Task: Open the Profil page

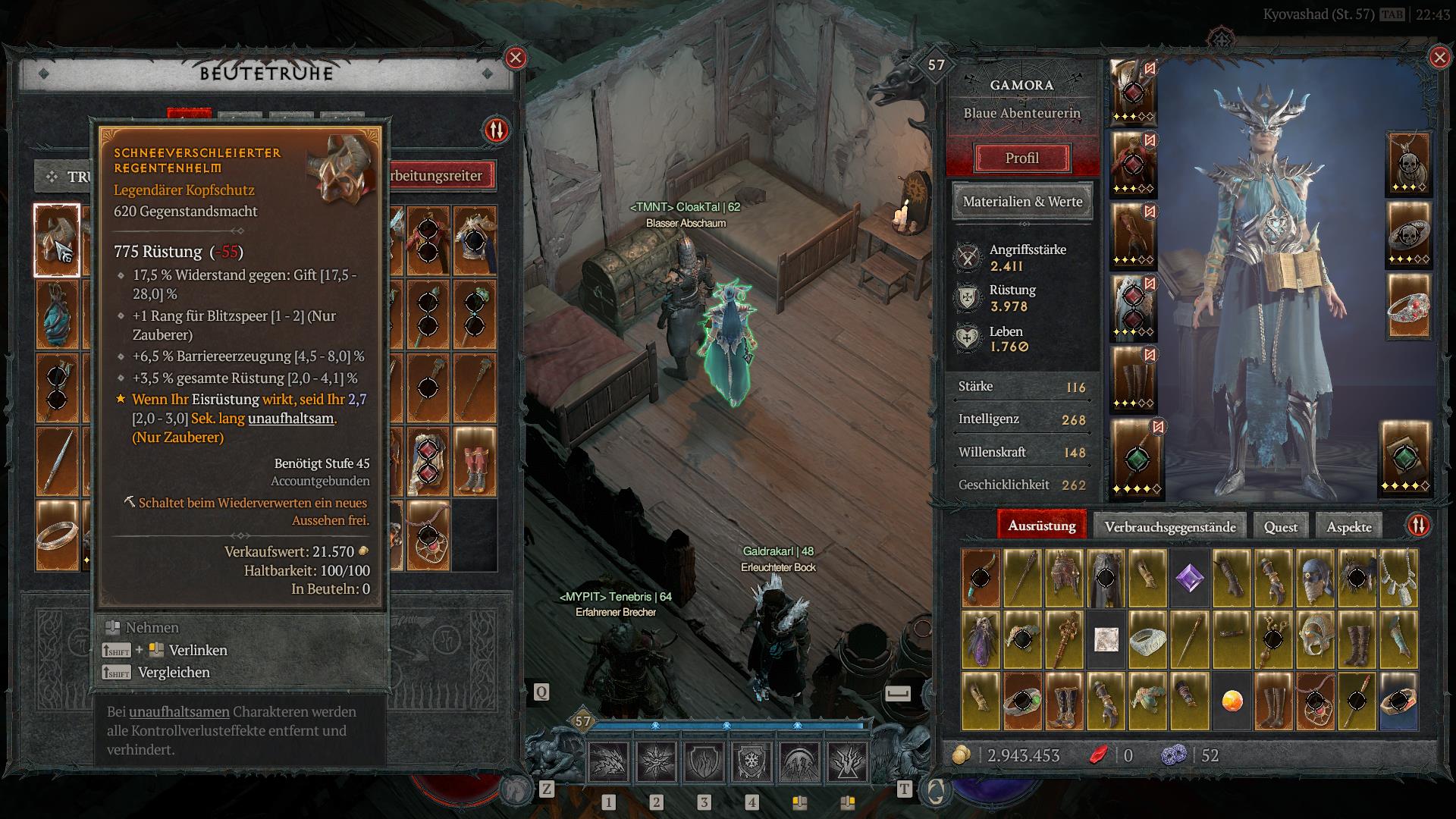Action: tap(1021, 158)
